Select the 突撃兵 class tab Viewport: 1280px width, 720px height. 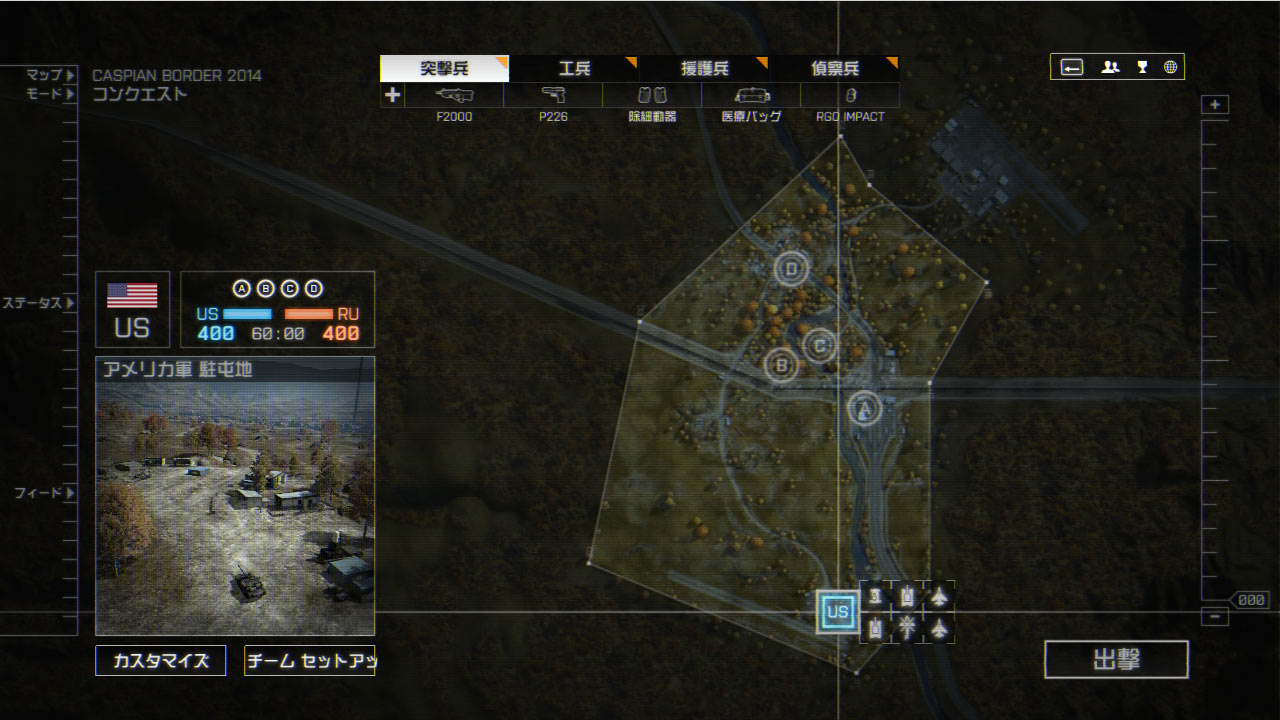tap(445, 69)
